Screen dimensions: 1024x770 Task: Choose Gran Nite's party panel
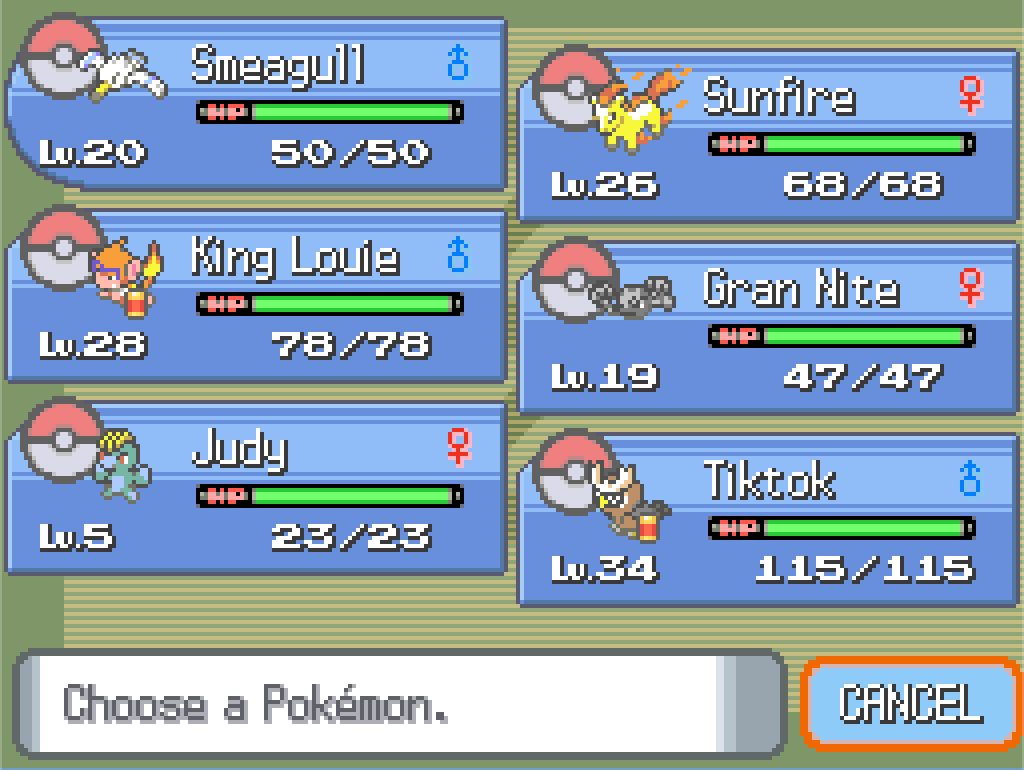(768, 328)
